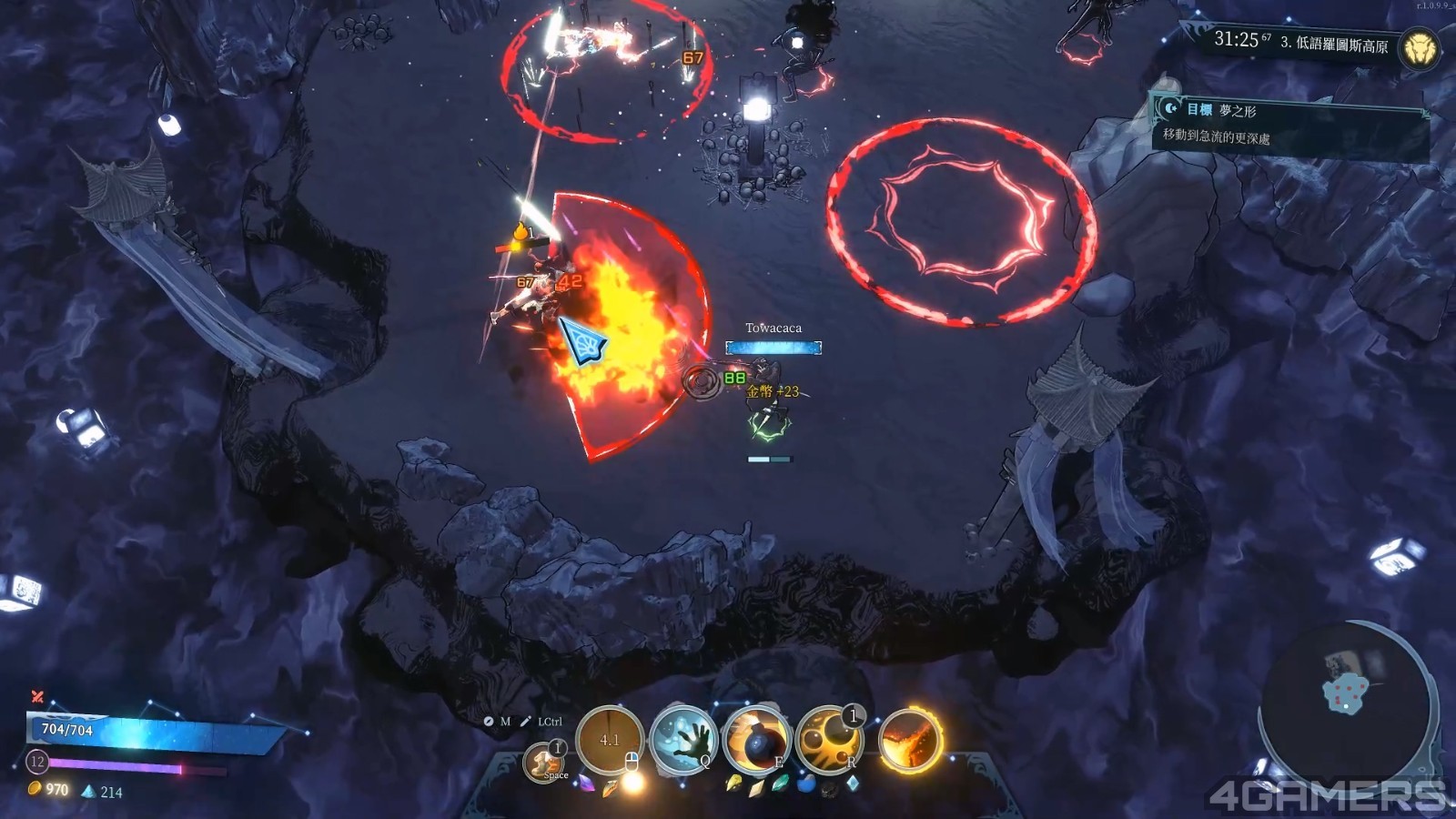Select the teal green gem icon
The image size is (1456, 819).
(780, 783)
